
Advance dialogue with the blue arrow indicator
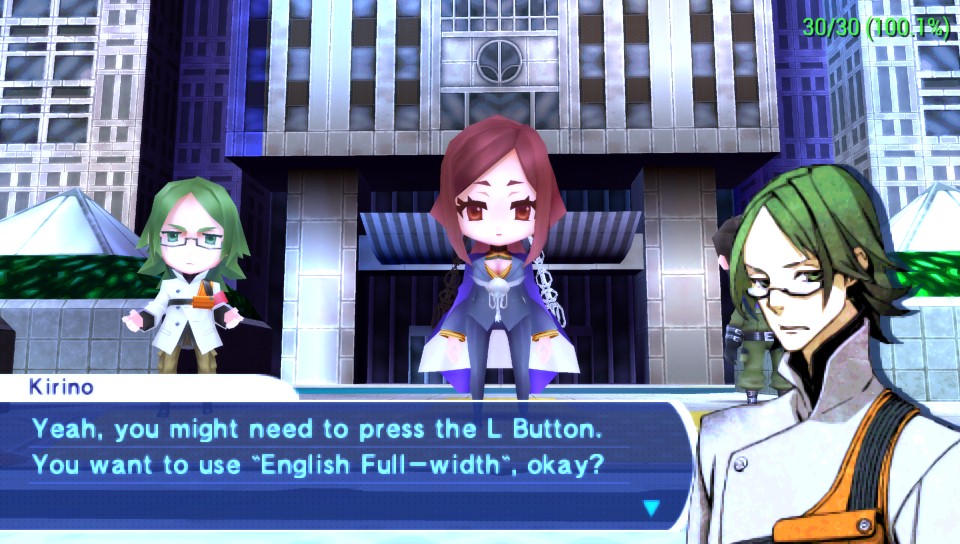point(651,508)
